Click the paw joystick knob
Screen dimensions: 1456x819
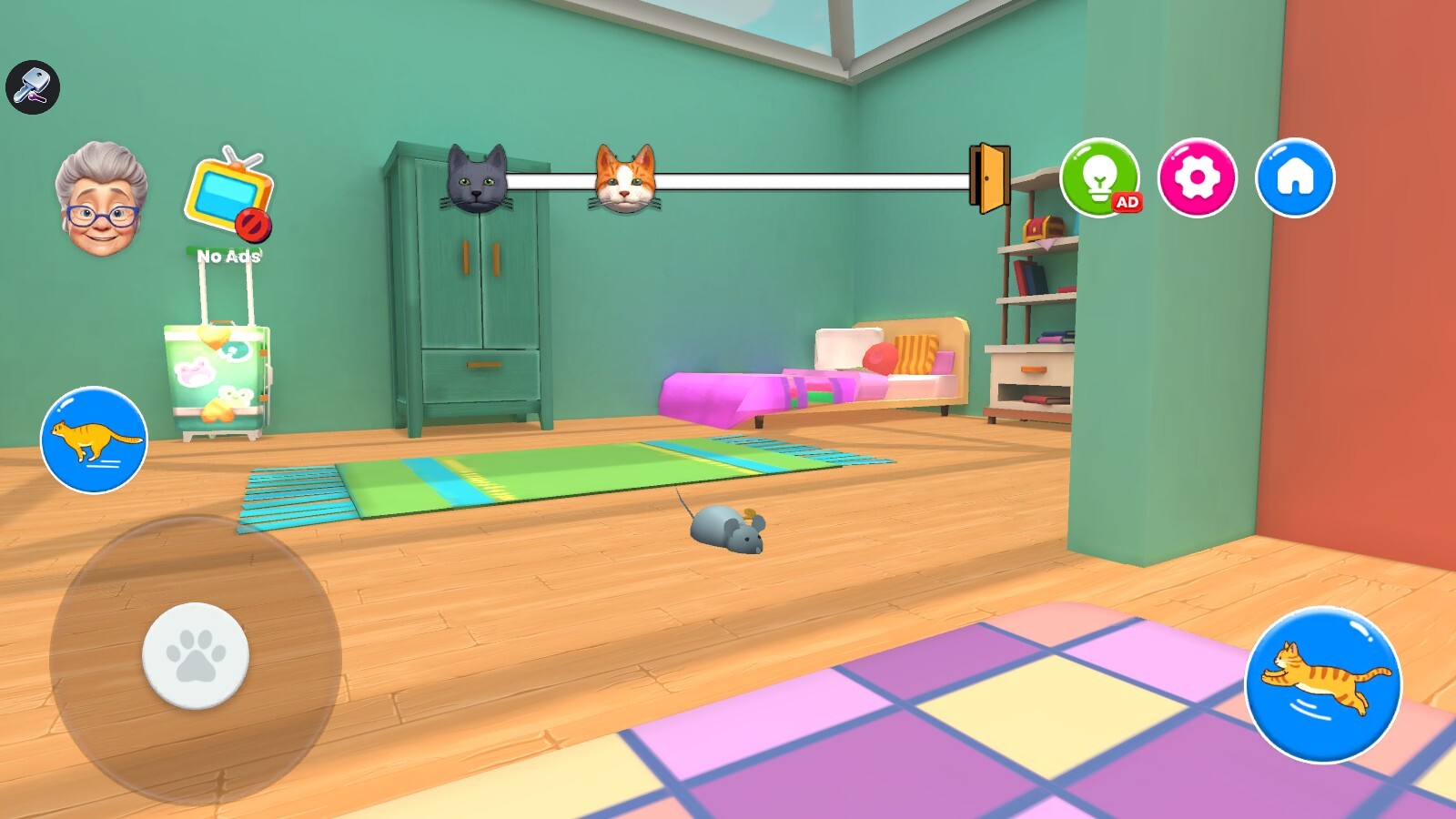click(196, 655)
